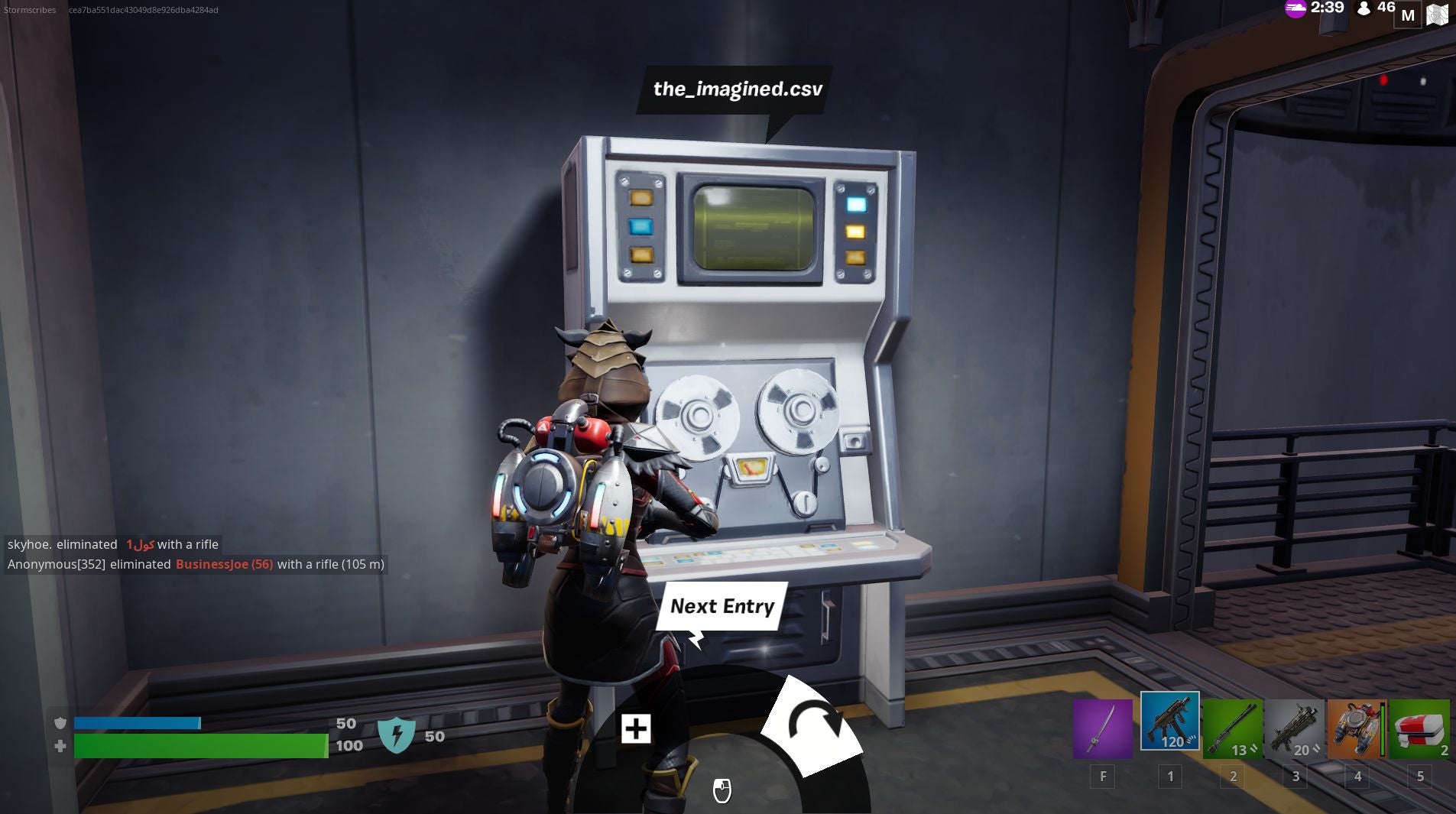Select the hunting rifle in slot 2
This screenshot has height=814, width=1456.
point(1231,730)
